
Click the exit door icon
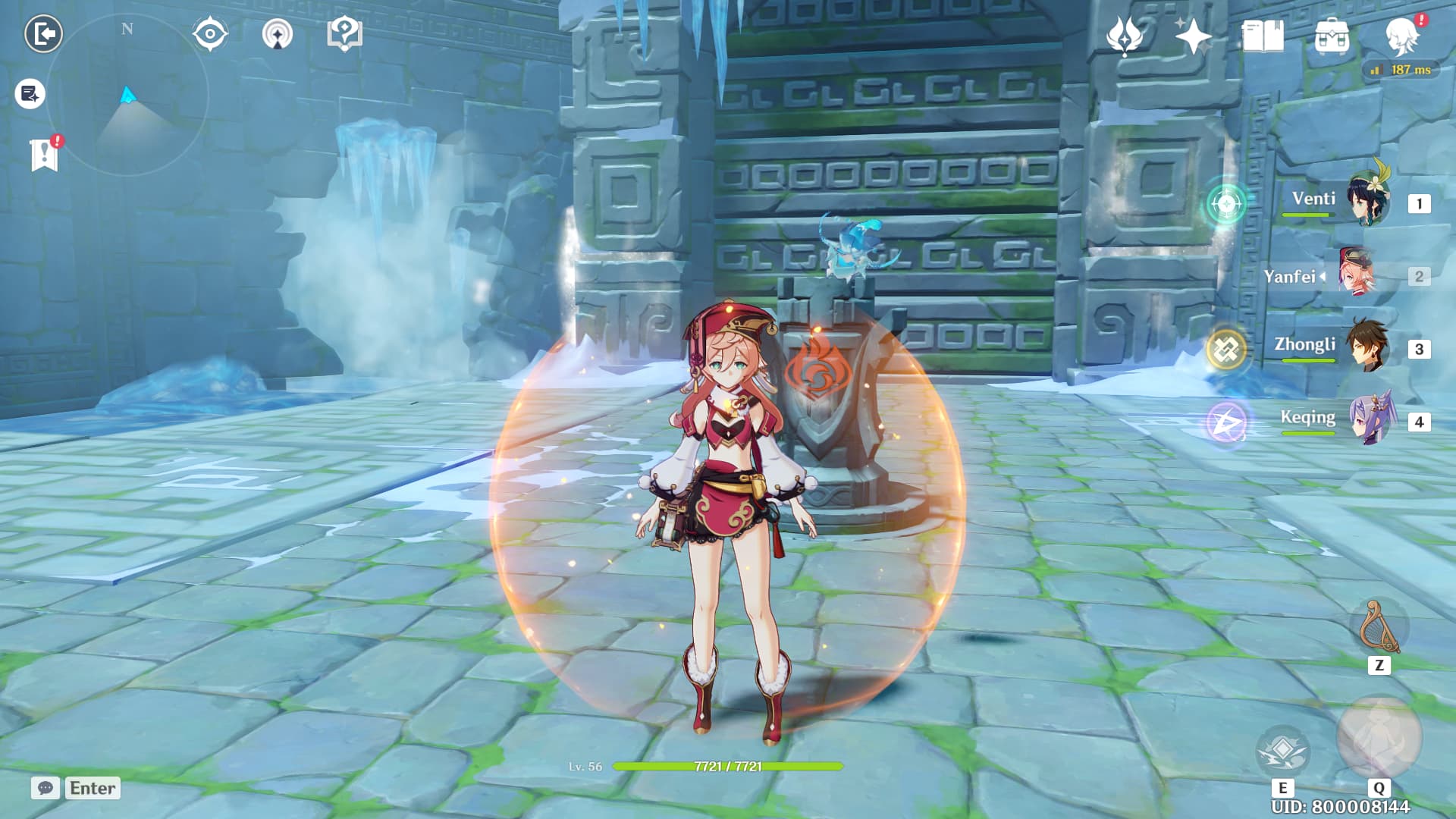[43, 34]
